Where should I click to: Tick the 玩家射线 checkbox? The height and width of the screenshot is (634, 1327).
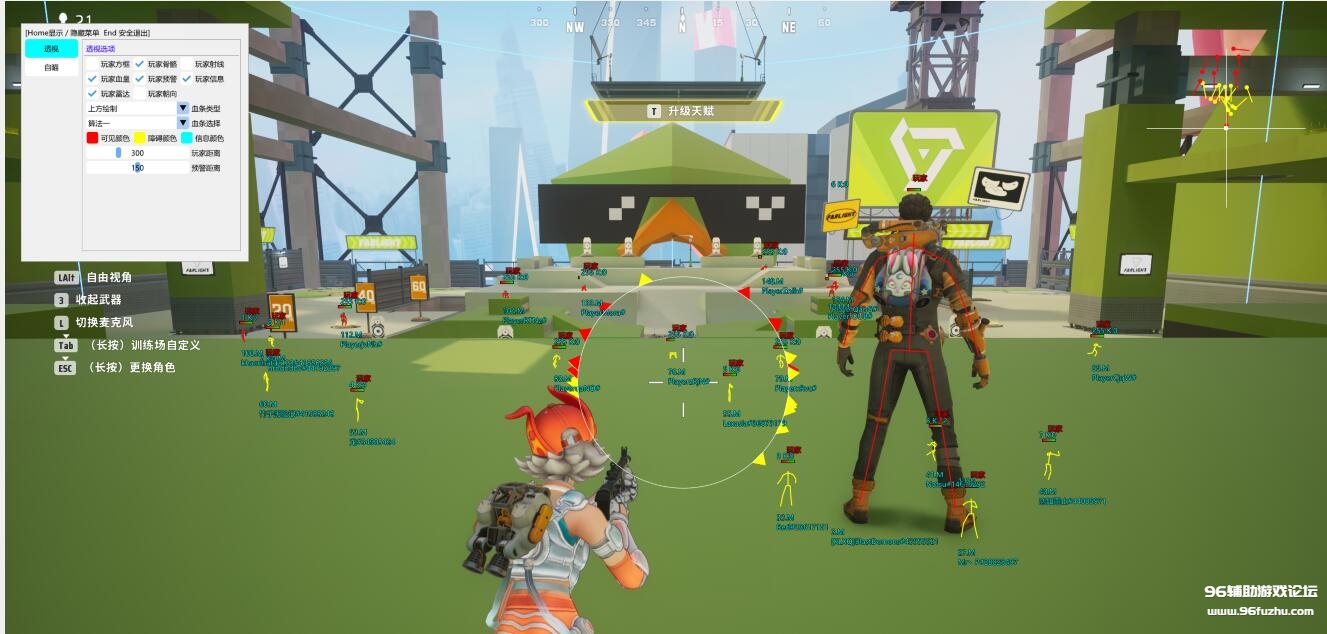186,64
